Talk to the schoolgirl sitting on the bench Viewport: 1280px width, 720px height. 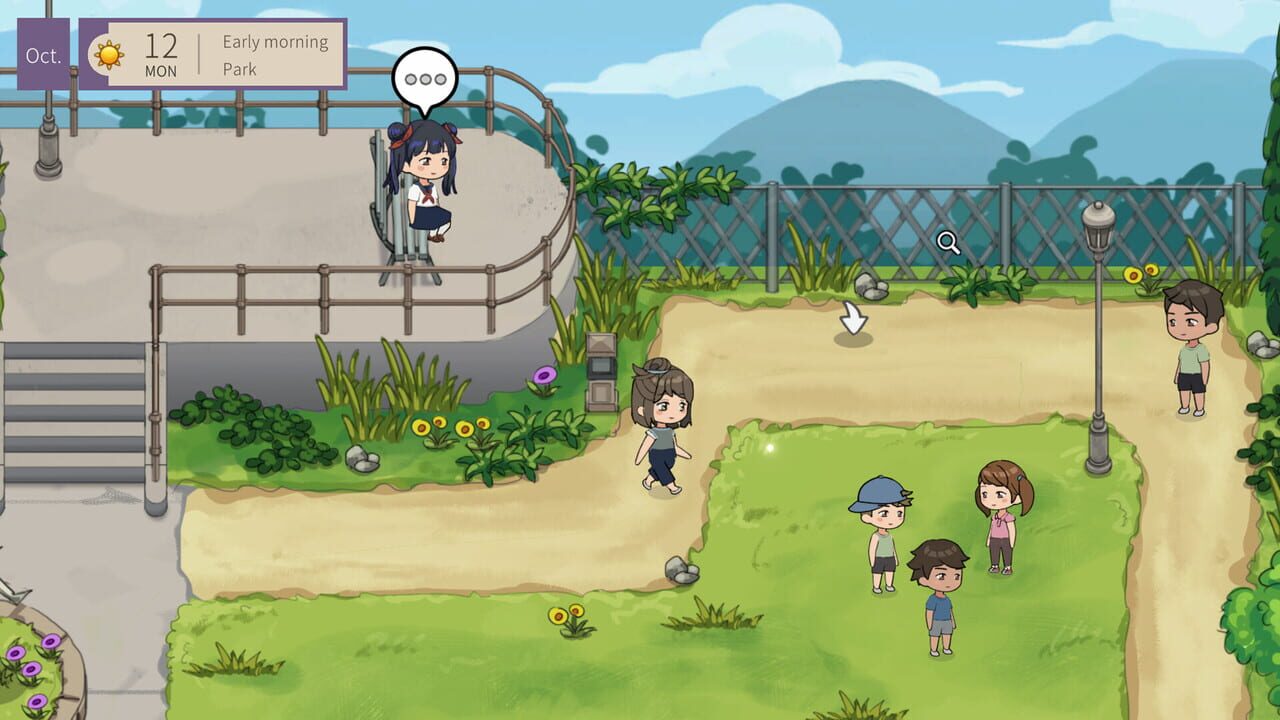[424, 190]
